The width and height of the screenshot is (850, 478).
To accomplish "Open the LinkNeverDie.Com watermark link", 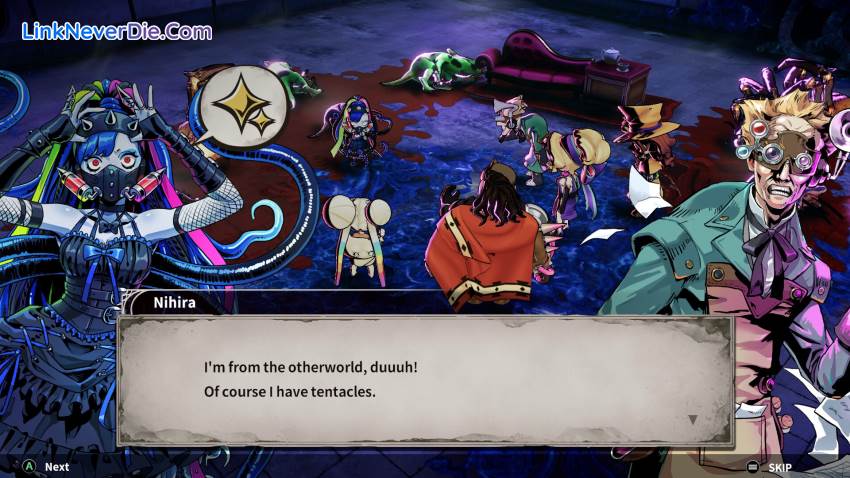I will pos(117,31).
